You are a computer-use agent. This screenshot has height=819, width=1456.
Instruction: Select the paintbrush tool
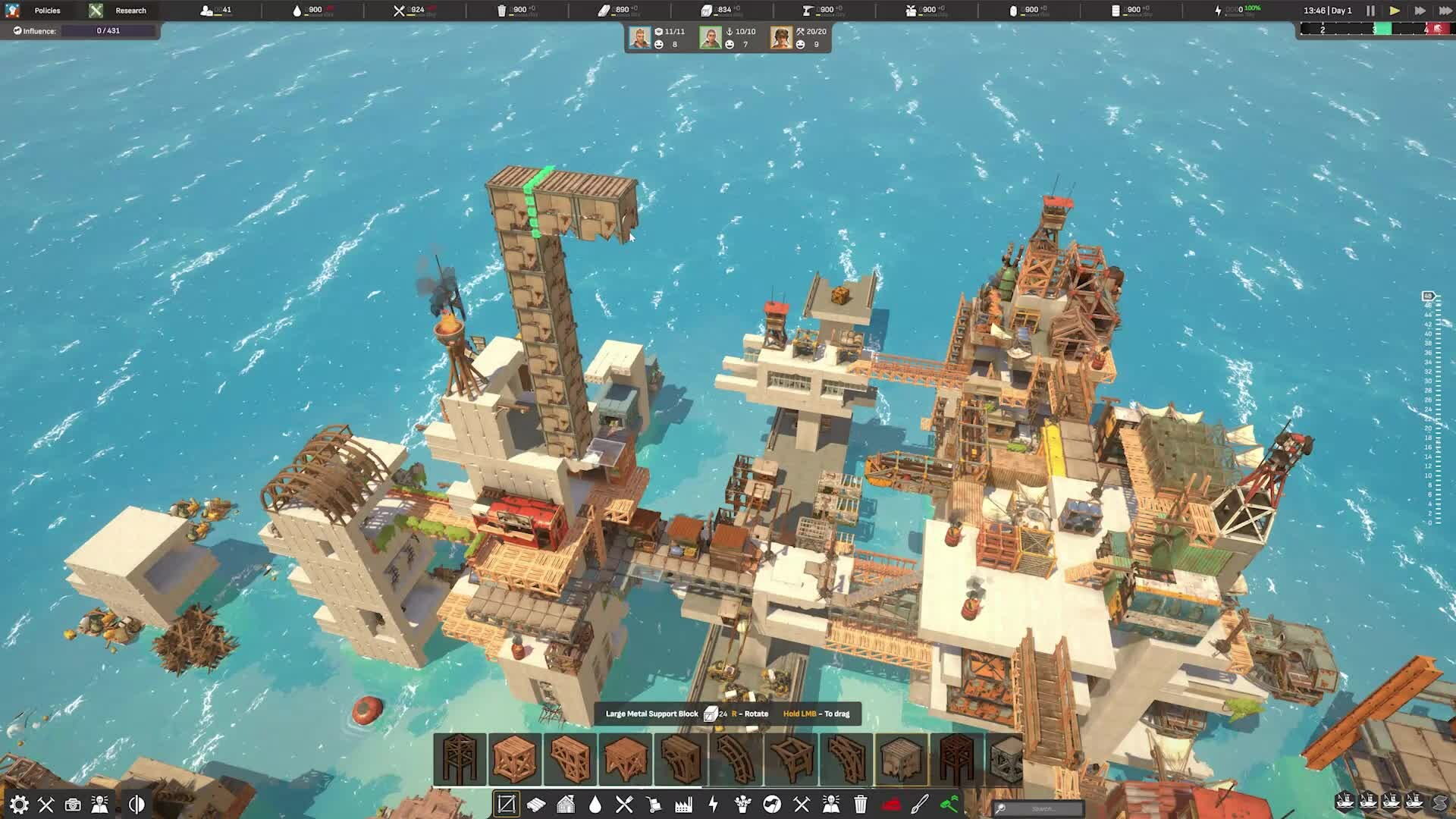(x=920, y=804)
